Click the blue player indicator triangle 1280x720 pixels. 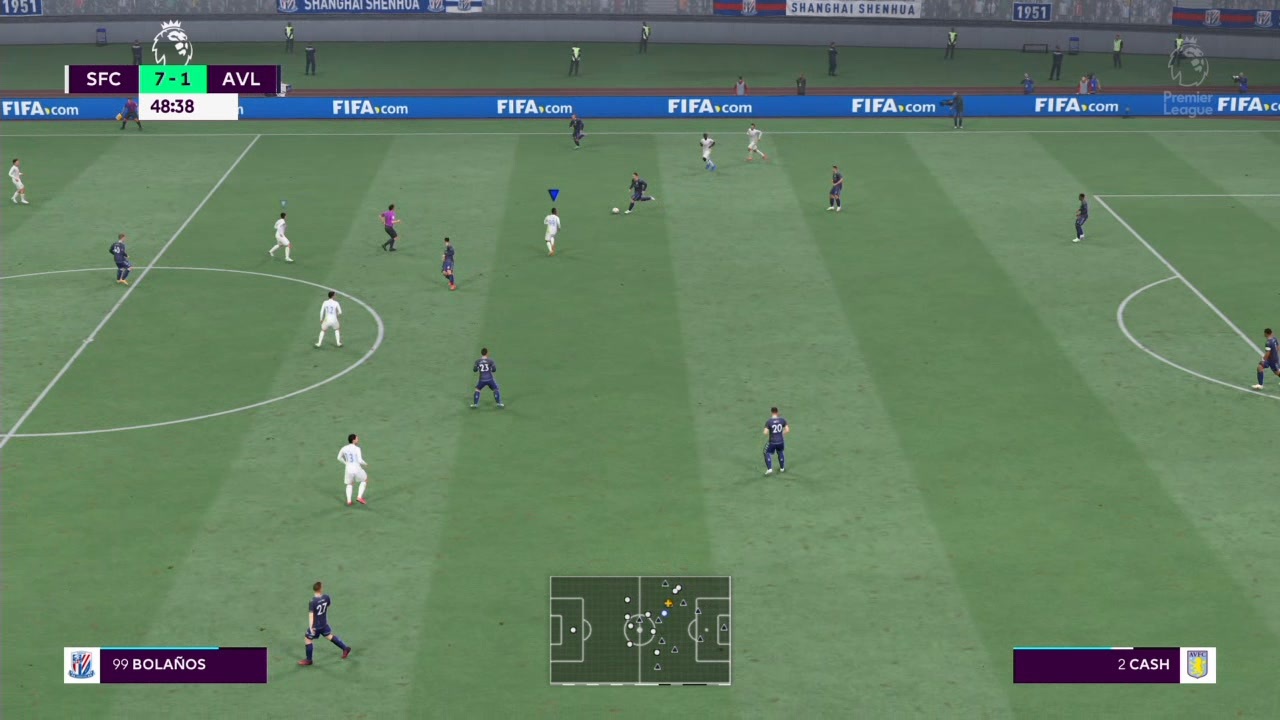553,194
